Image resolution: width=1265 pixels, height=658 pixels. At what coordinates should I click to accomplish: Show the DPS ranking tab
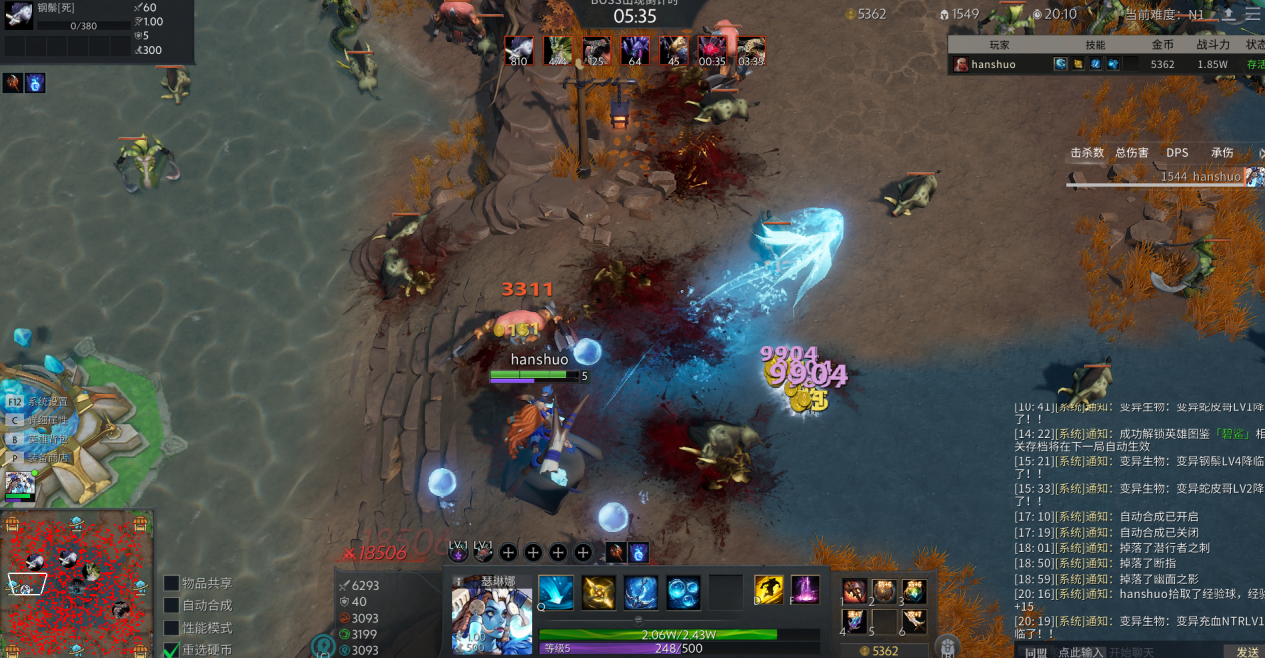(1177, 153)
